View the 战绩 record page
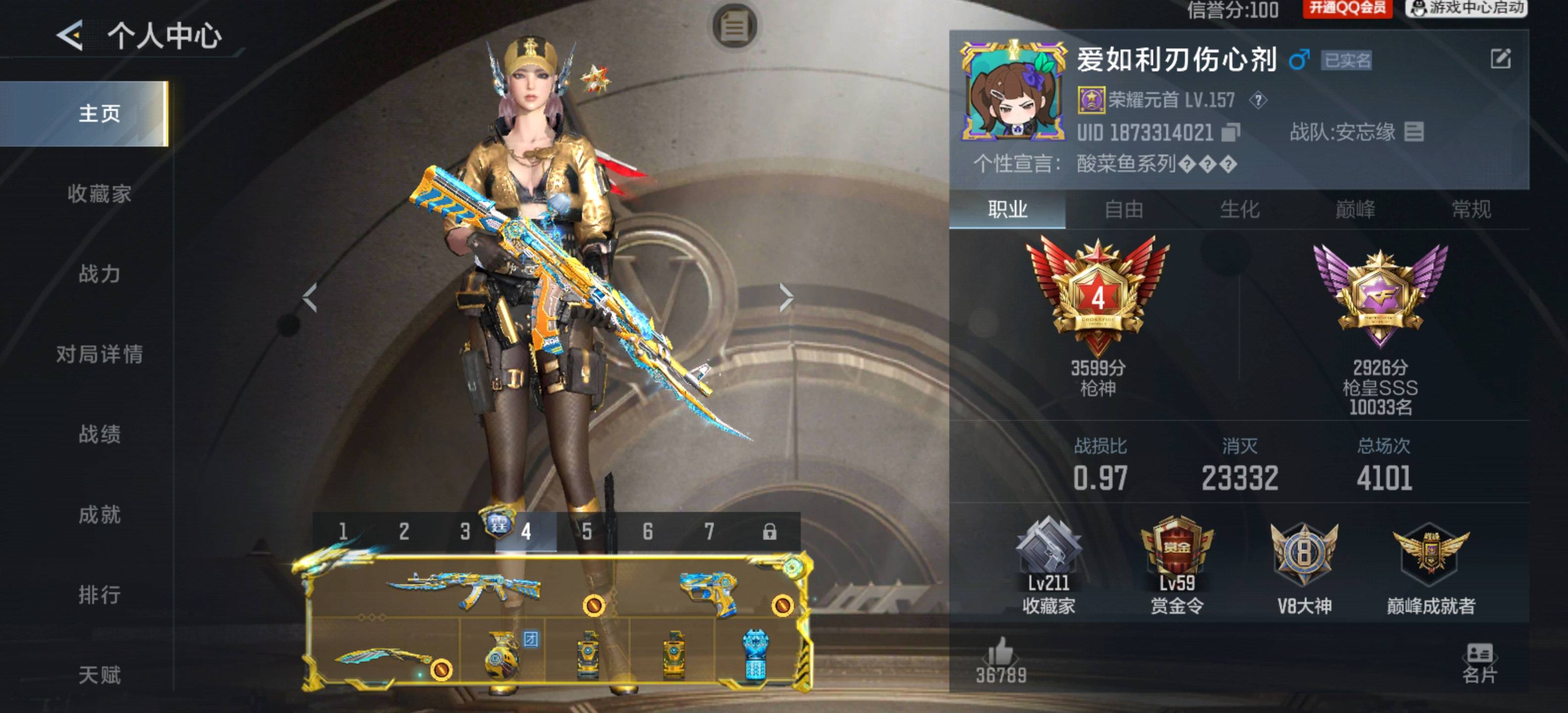 point(99,434)
